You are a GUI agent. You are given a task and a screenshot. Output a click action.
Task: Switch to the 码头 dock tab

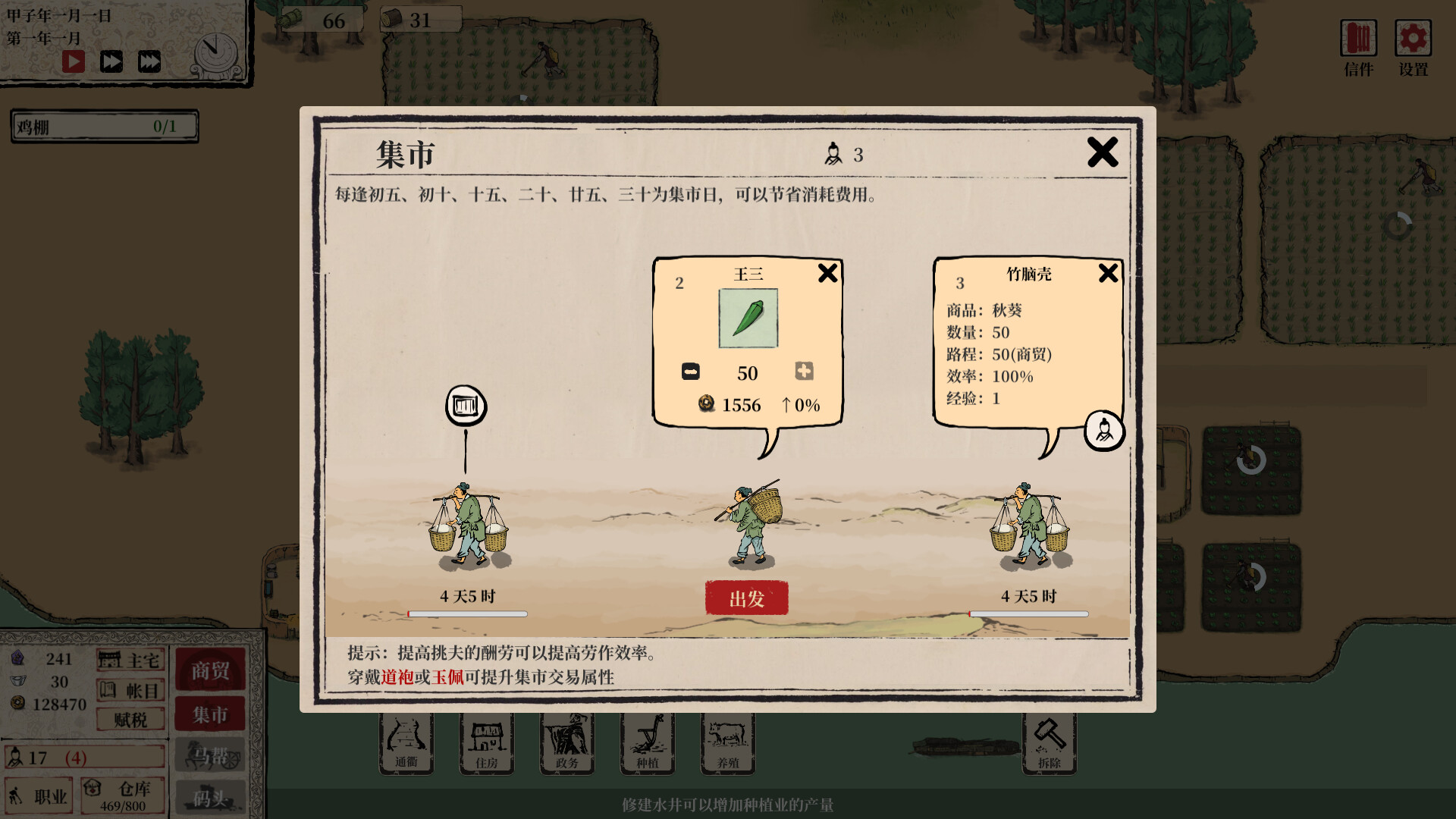click(210, 796)
